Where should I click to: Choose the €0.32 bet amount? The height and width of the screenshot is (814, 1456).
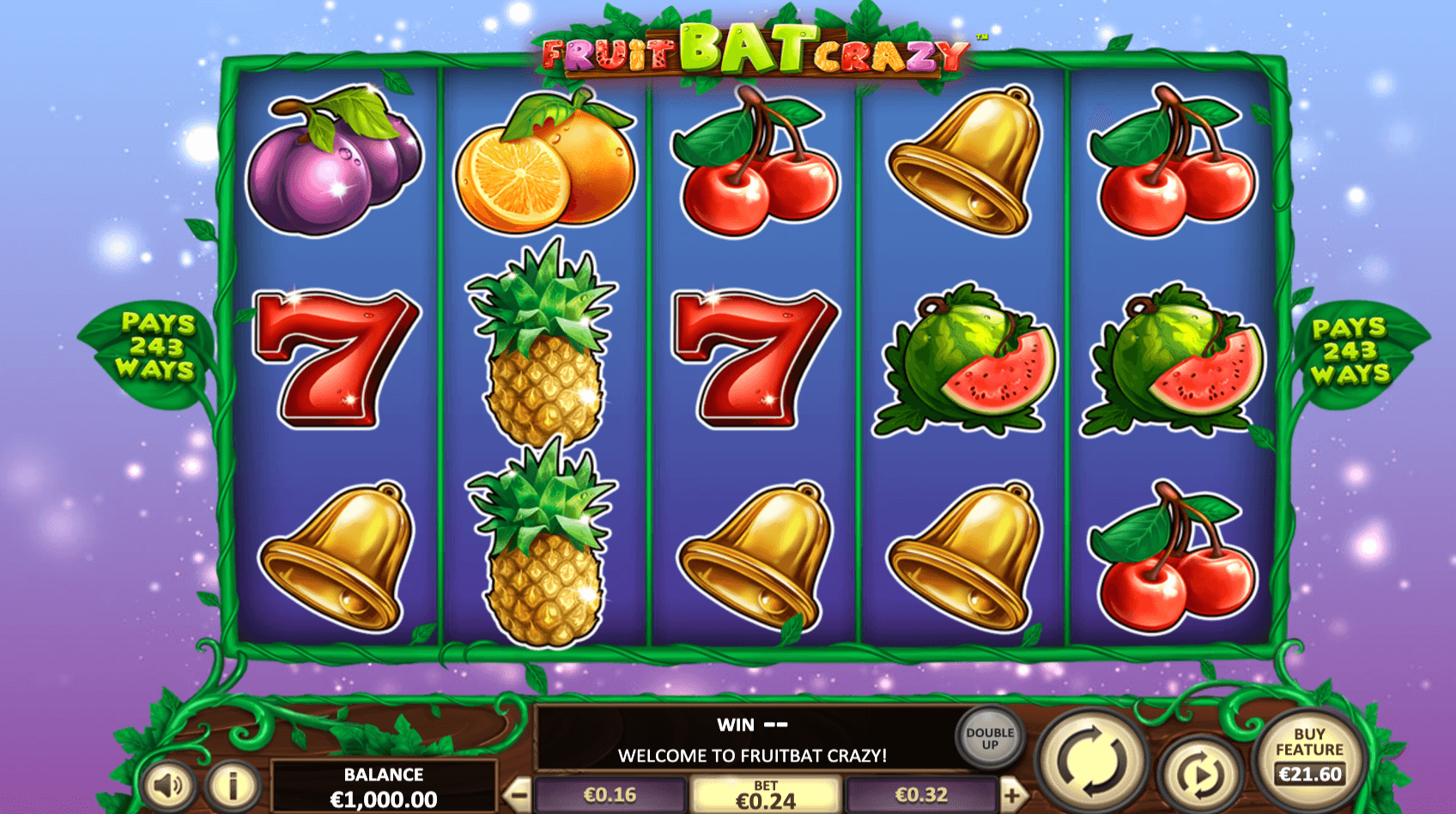click(921, 795)
